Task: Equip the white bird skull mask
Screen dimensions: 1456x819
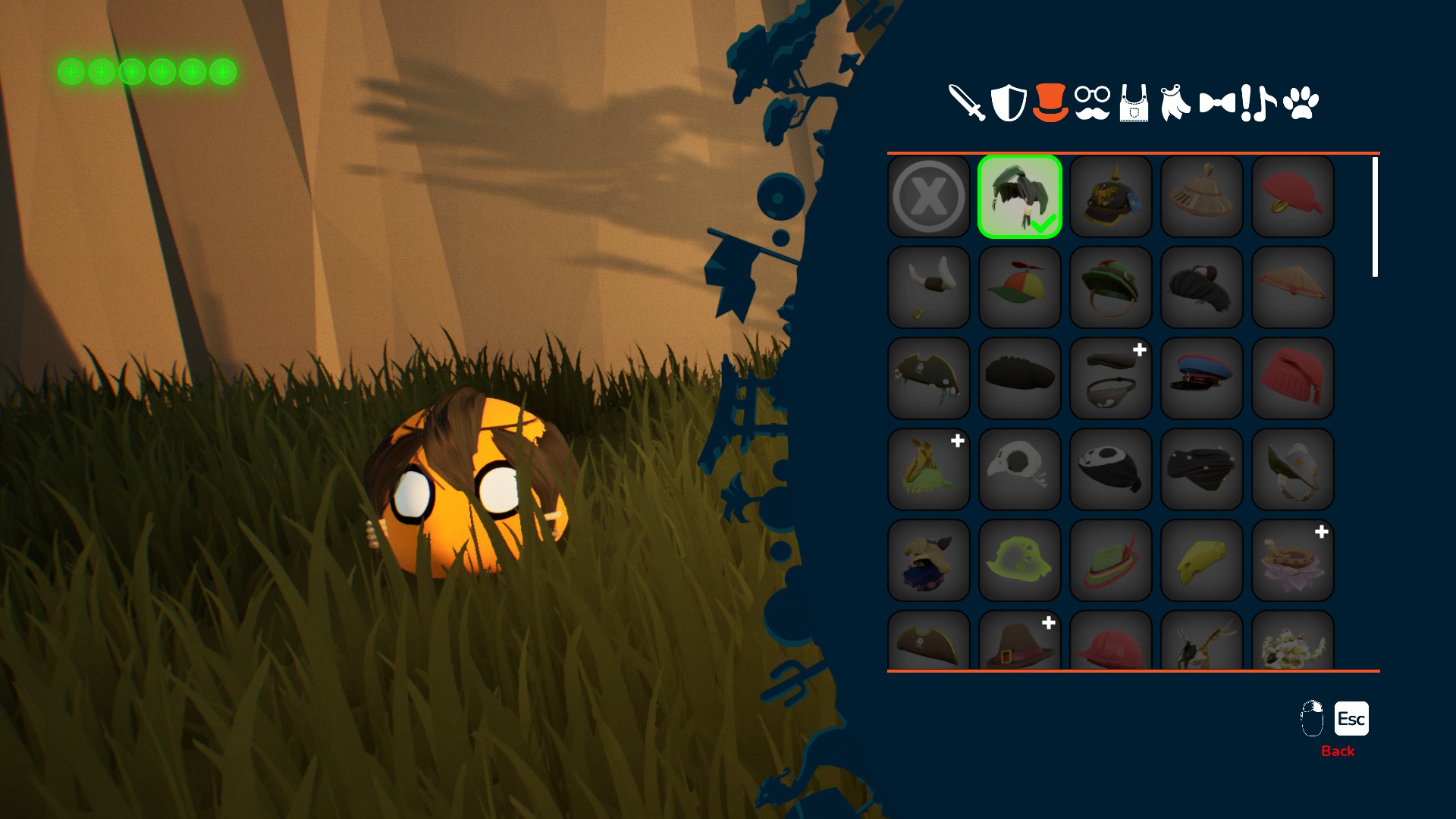Action: tap(1020, 470)
